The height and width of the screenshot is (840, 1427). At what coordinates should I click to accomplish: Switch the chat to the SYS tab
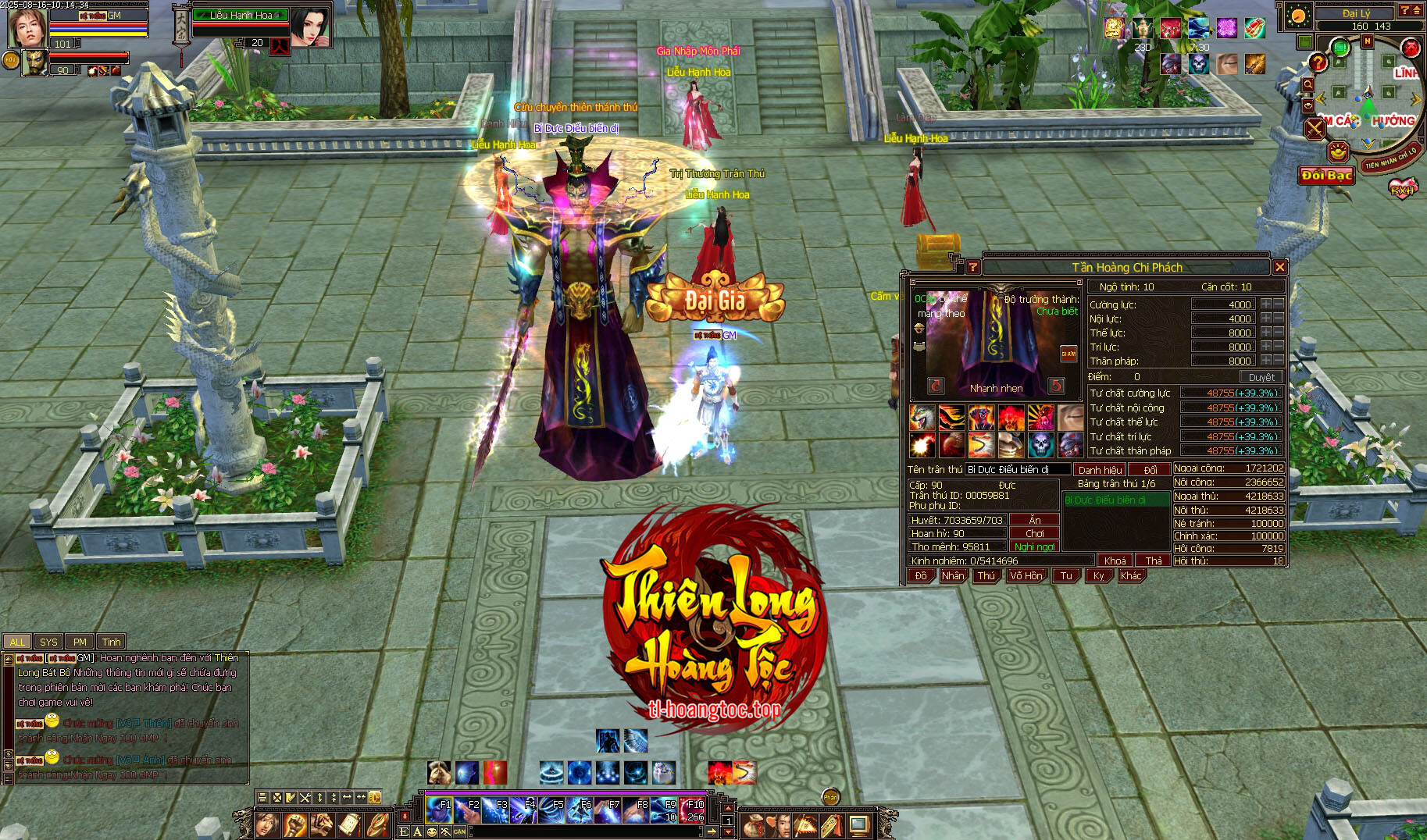coord(48,642)
